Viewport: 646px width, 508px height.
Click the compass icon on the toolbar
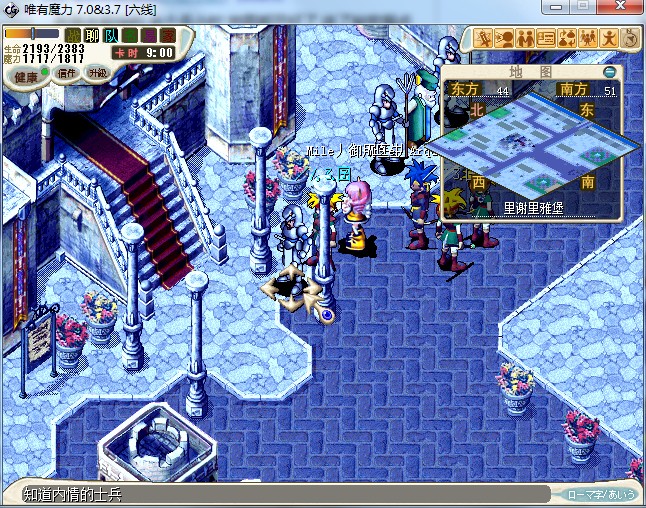click(x=630, y=38)
